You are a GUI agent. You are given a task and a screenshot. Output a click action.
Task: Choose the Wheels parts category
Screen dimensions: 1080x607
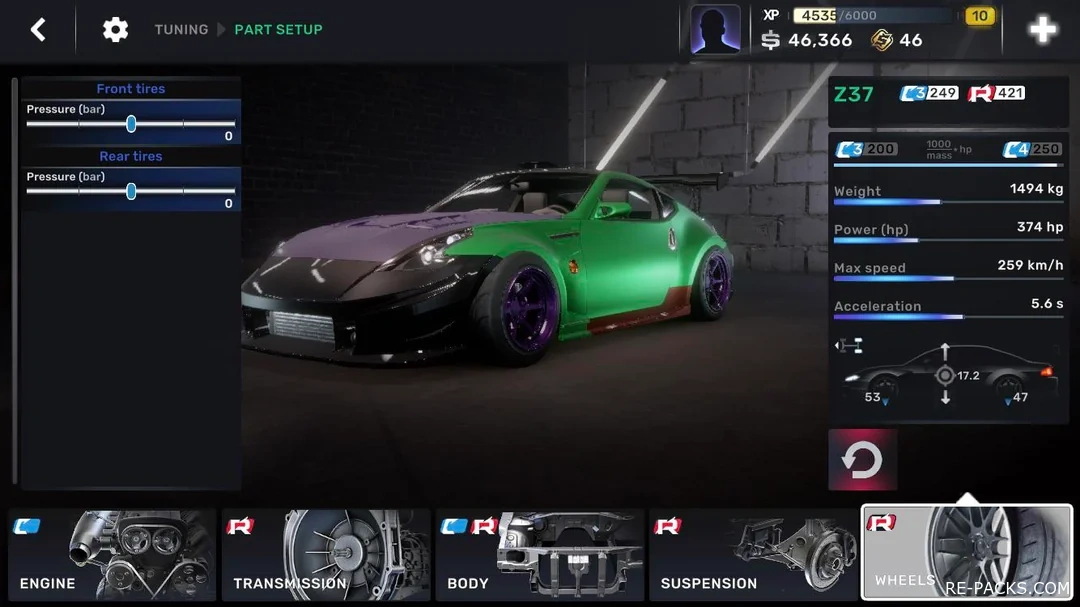click(x=966, y=553)
